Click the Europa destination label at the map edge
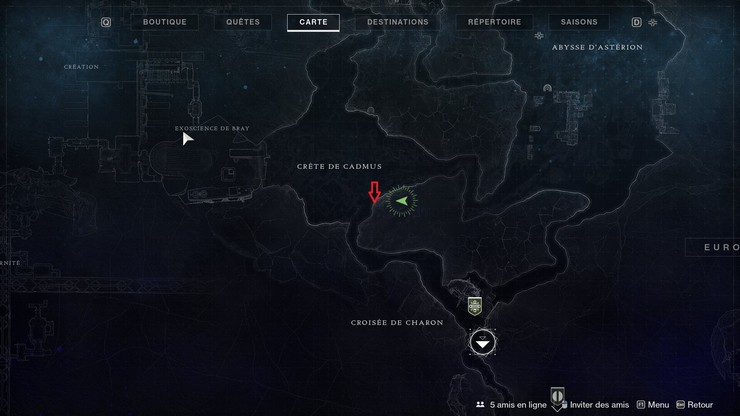Image resolution: width=740 pixels, height=416 pixels. [x=718, y=247]
